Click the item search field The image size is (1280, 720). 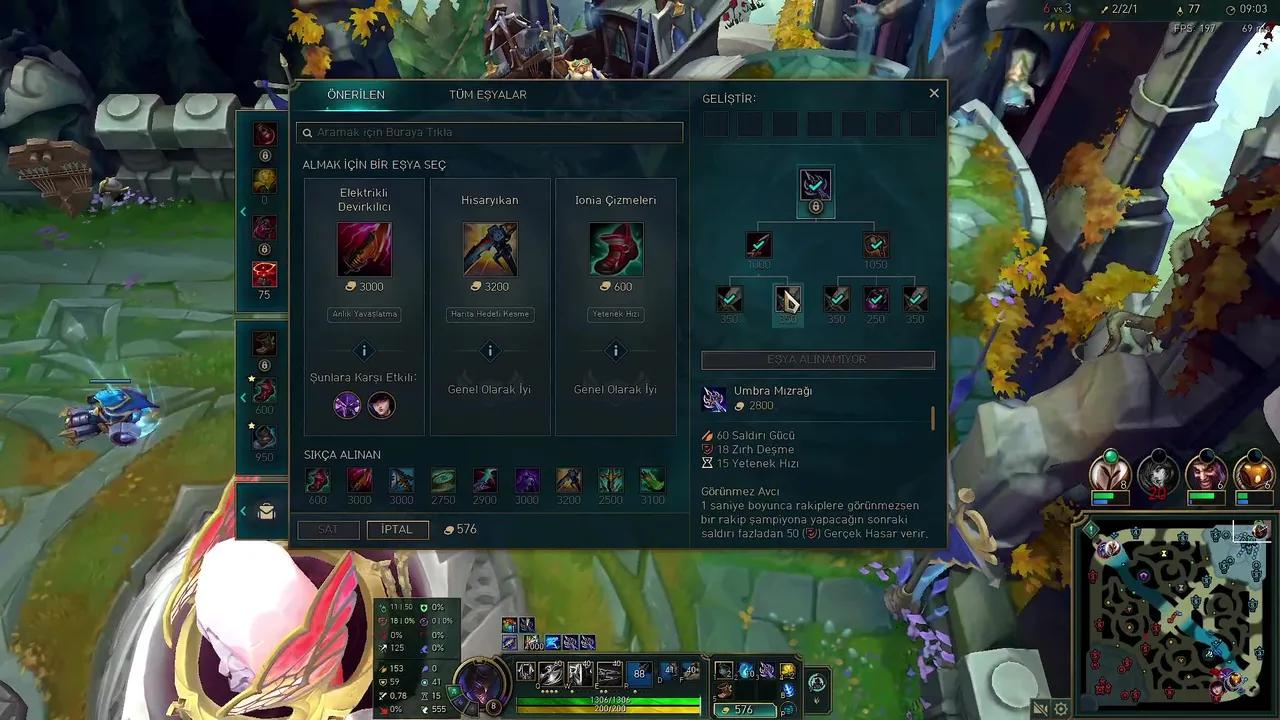(x=490, y=132)
